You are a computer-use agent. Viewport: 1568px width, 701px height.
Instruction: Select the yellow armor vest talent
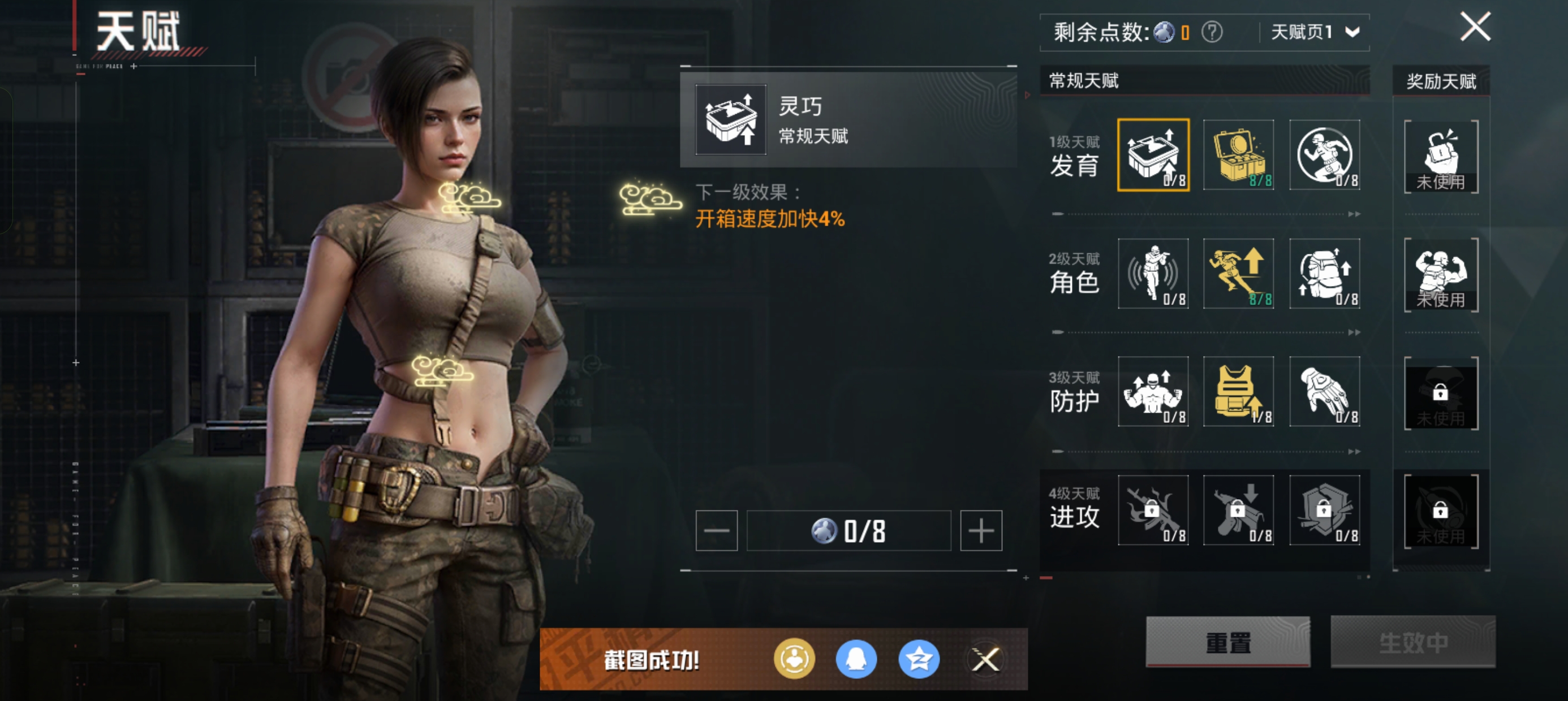pos(1238,391)
